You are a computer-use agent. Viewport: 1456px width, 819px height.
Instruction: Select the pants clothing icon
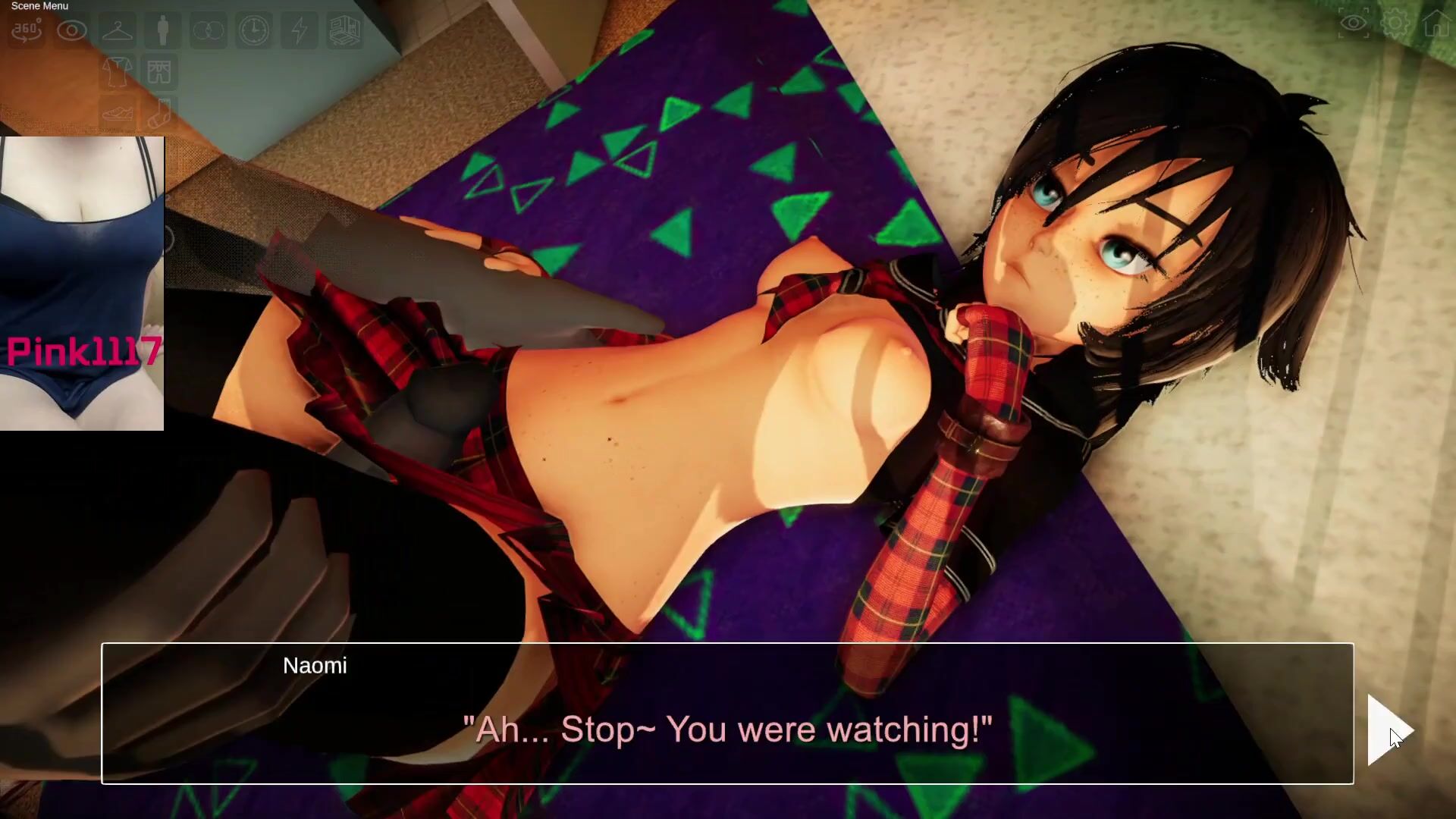tap(160, 72)
